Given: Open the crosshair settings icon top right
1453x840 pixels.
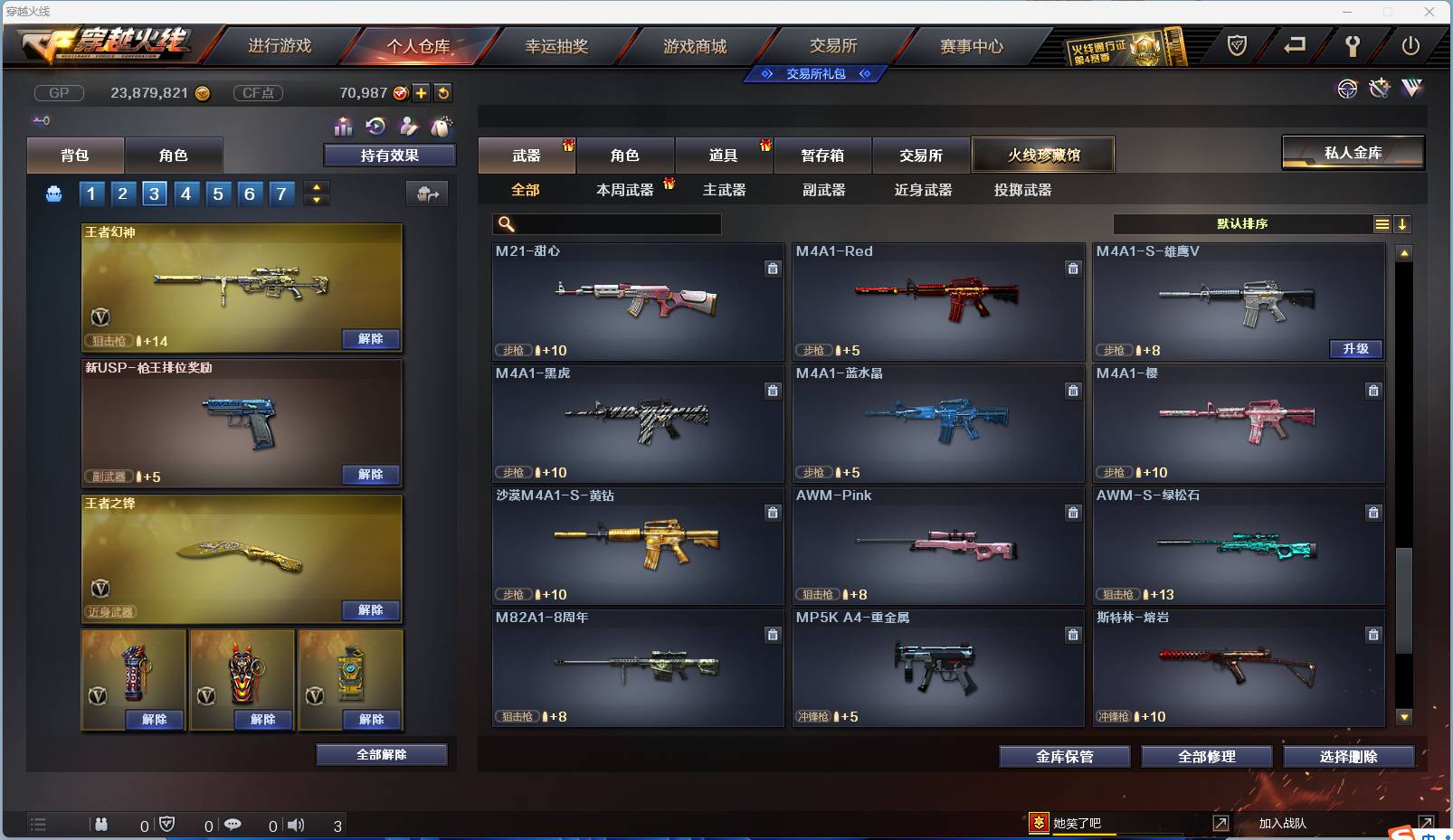Looking at the screenshot, I should [x=1348, y=89].
